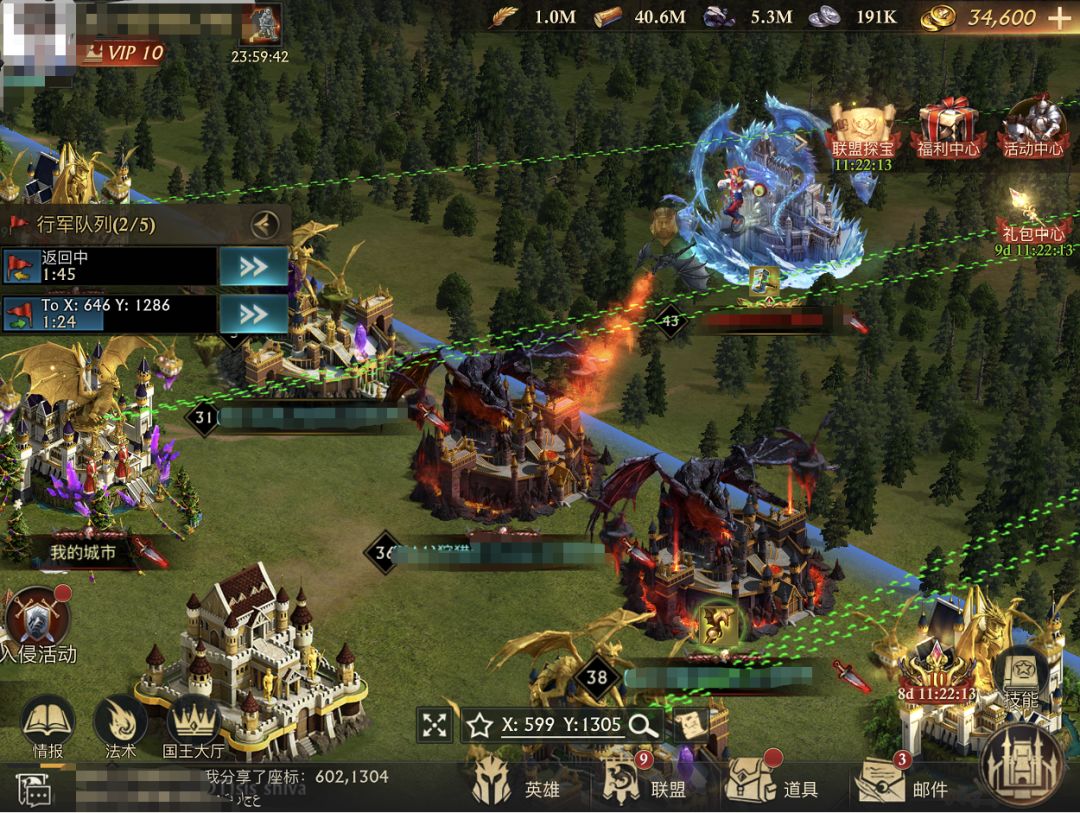Open the 联盟 alliance menu
The width and height of the screenshot is (1080, 813).
645,785
